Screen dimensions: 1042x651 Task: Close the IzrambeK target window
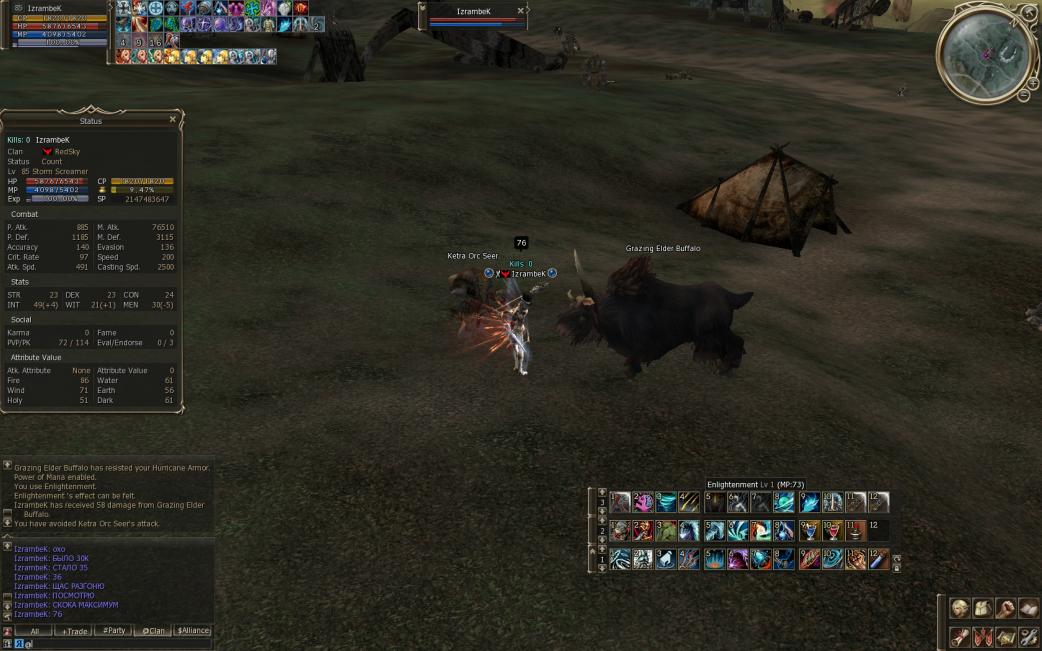click(x=521, y=11)
